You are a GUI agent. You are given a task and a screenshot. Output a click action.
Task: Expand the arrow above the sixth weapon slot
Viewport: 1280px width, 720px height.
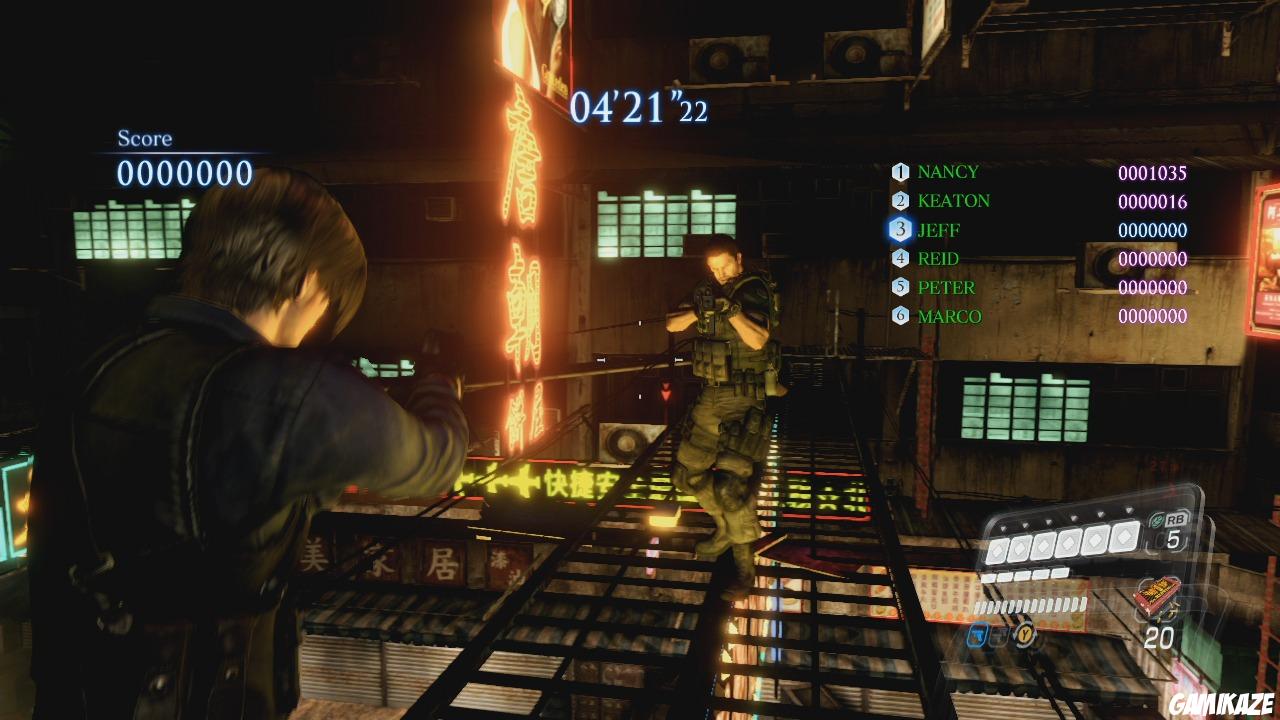1129,510
